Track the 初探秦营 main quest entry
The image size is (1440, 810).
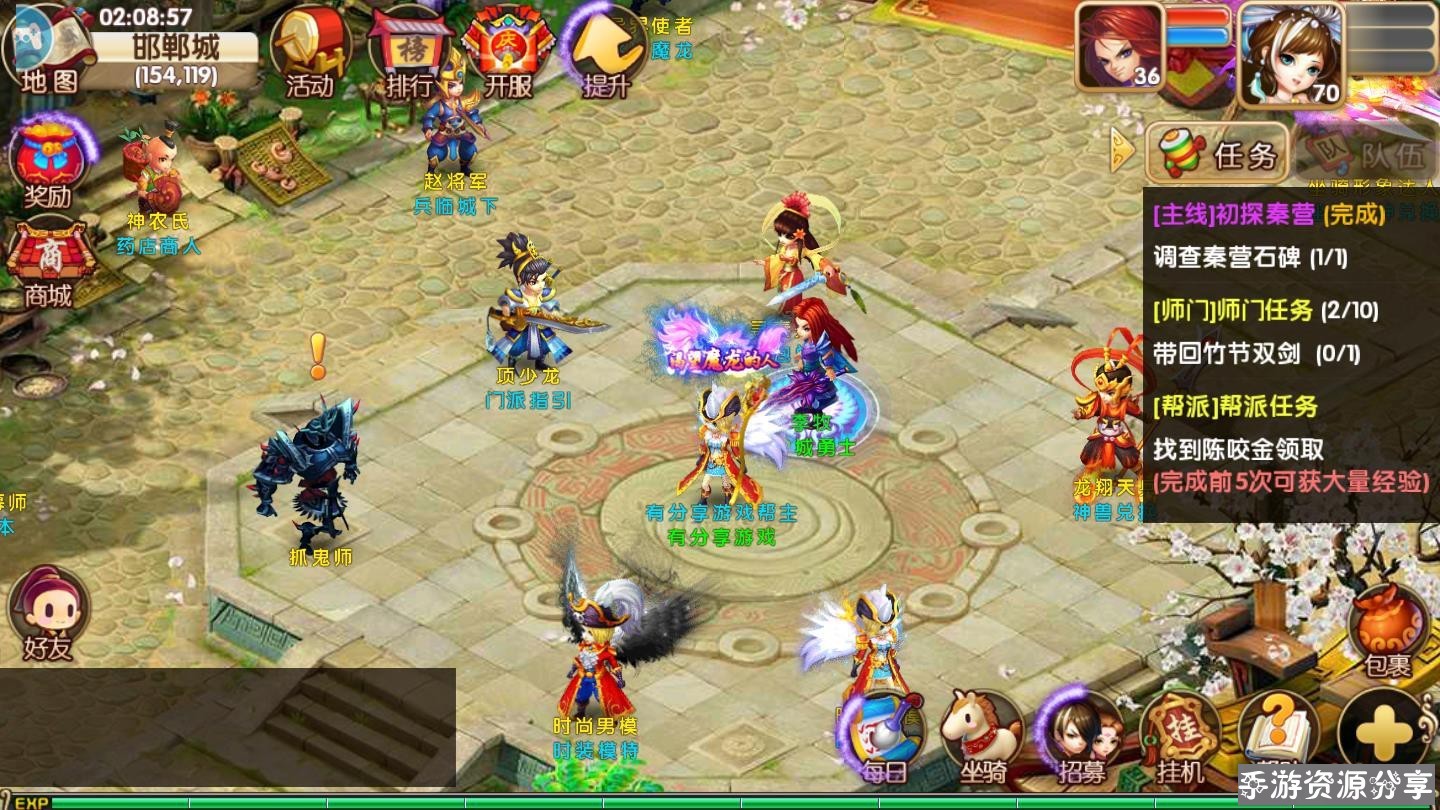click(1268, 214)
